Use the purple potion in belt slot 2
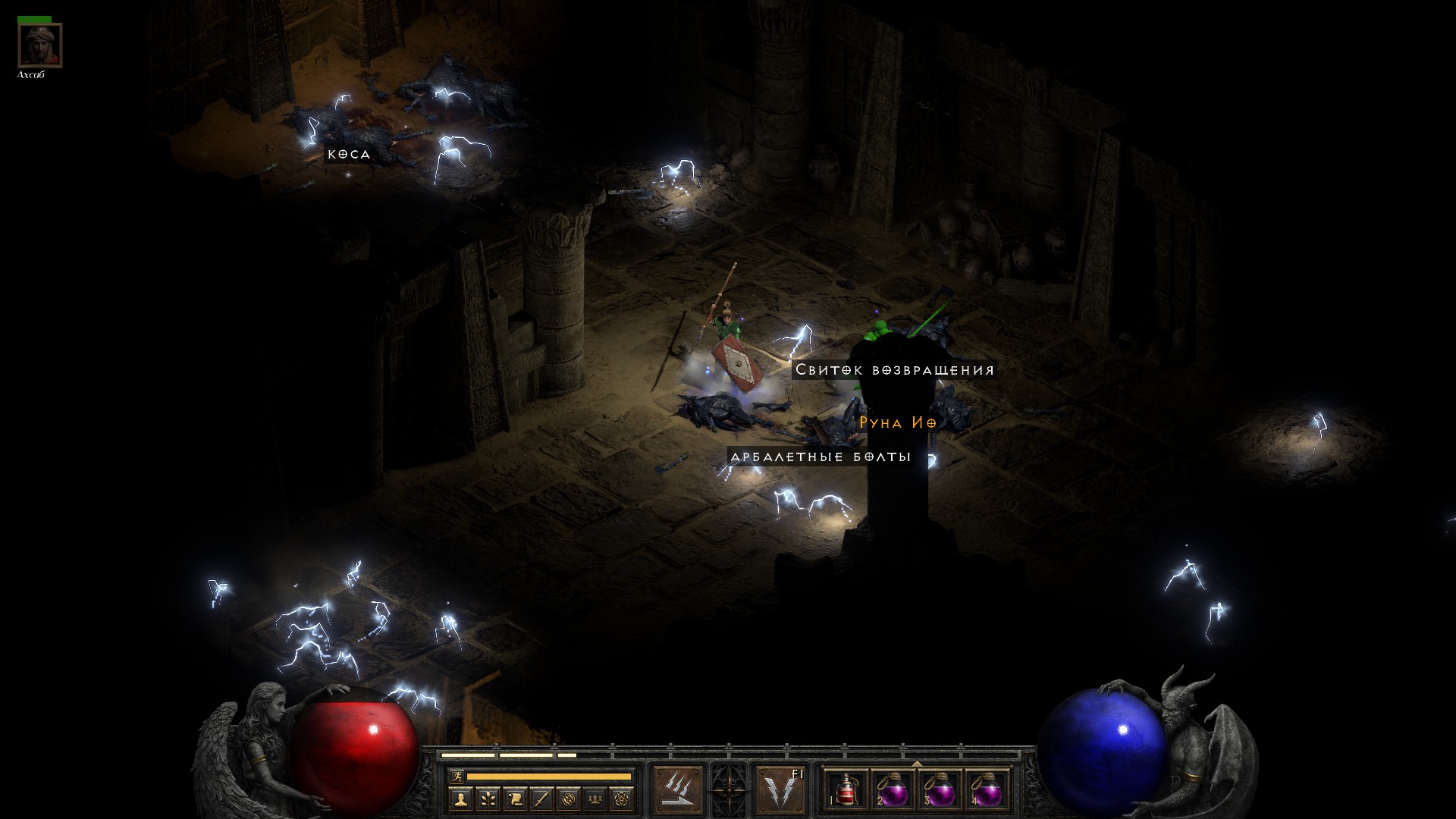This screenshot has height=819, width=1456. click(x=893, y=790)
